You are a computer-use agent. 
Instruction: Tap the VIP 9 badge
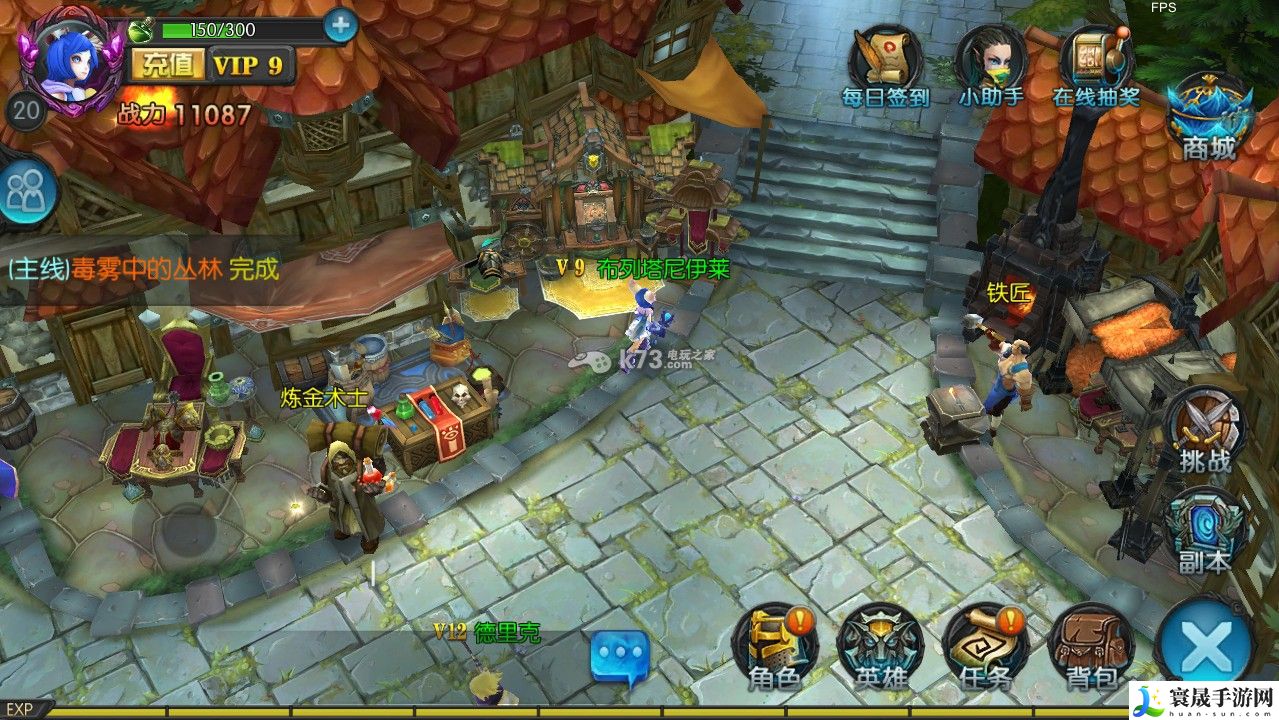[250, 66]
